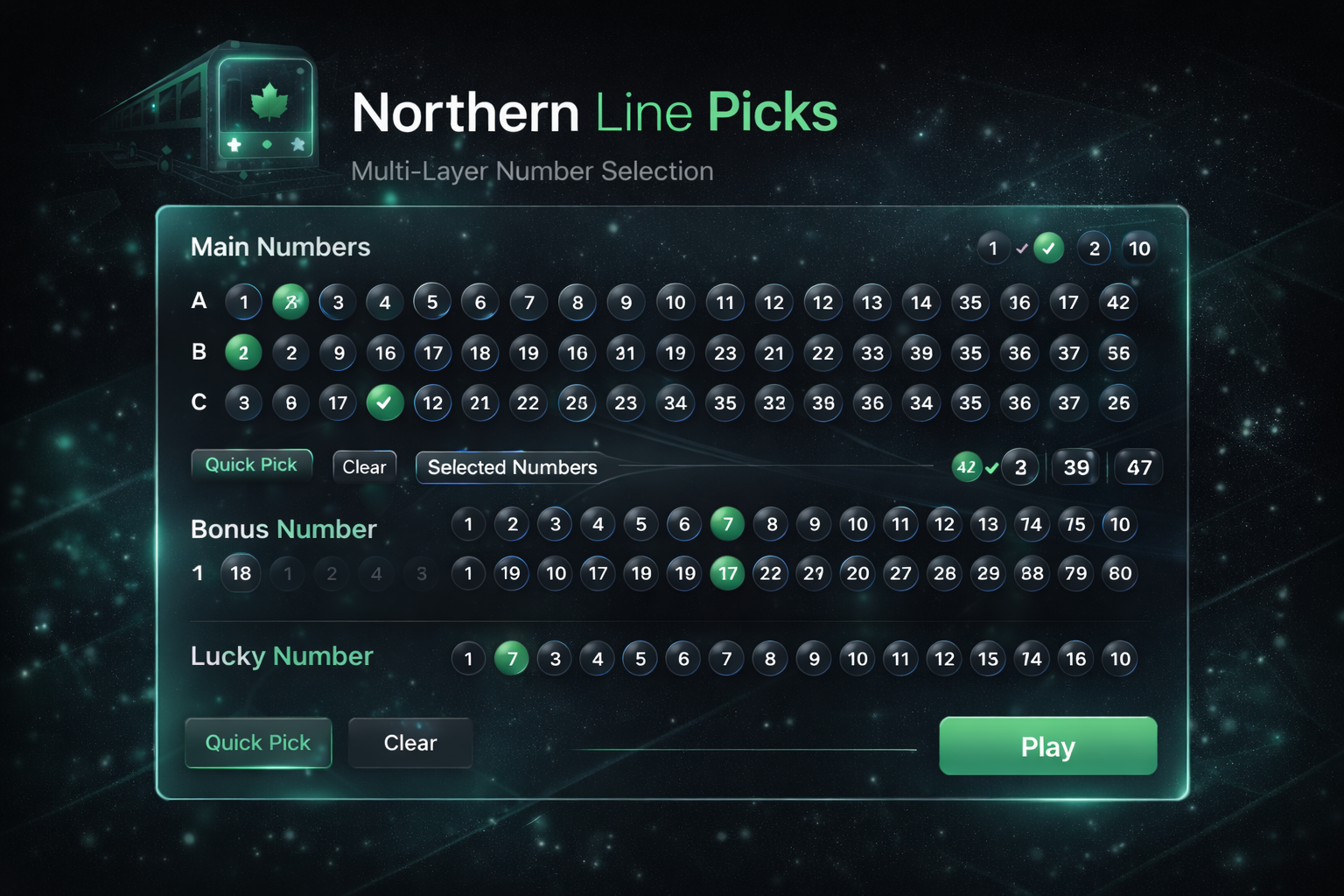Click inside the Selected Numbers field
1344x896 pixels.
612,467
